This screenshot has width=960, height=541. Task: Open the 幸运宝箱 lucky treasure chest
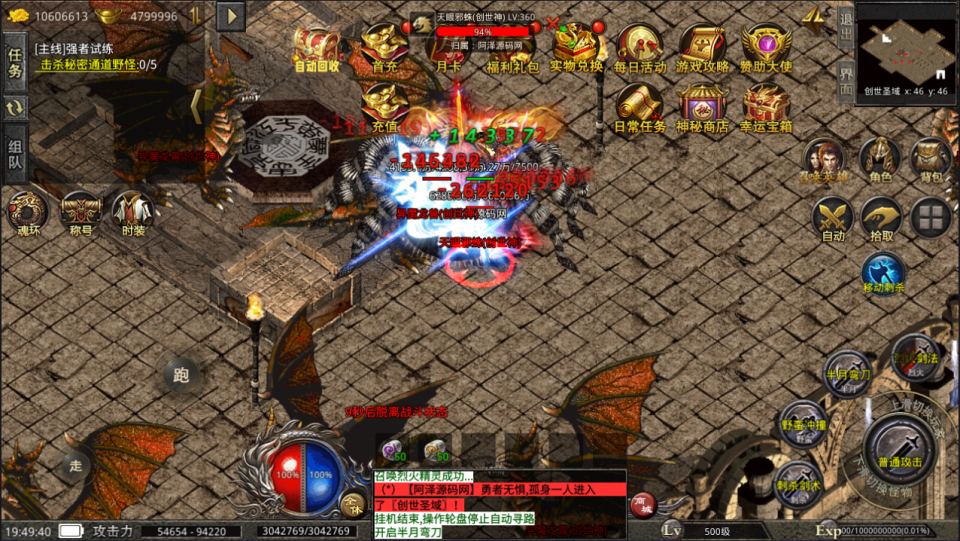(x=766, y=108)
